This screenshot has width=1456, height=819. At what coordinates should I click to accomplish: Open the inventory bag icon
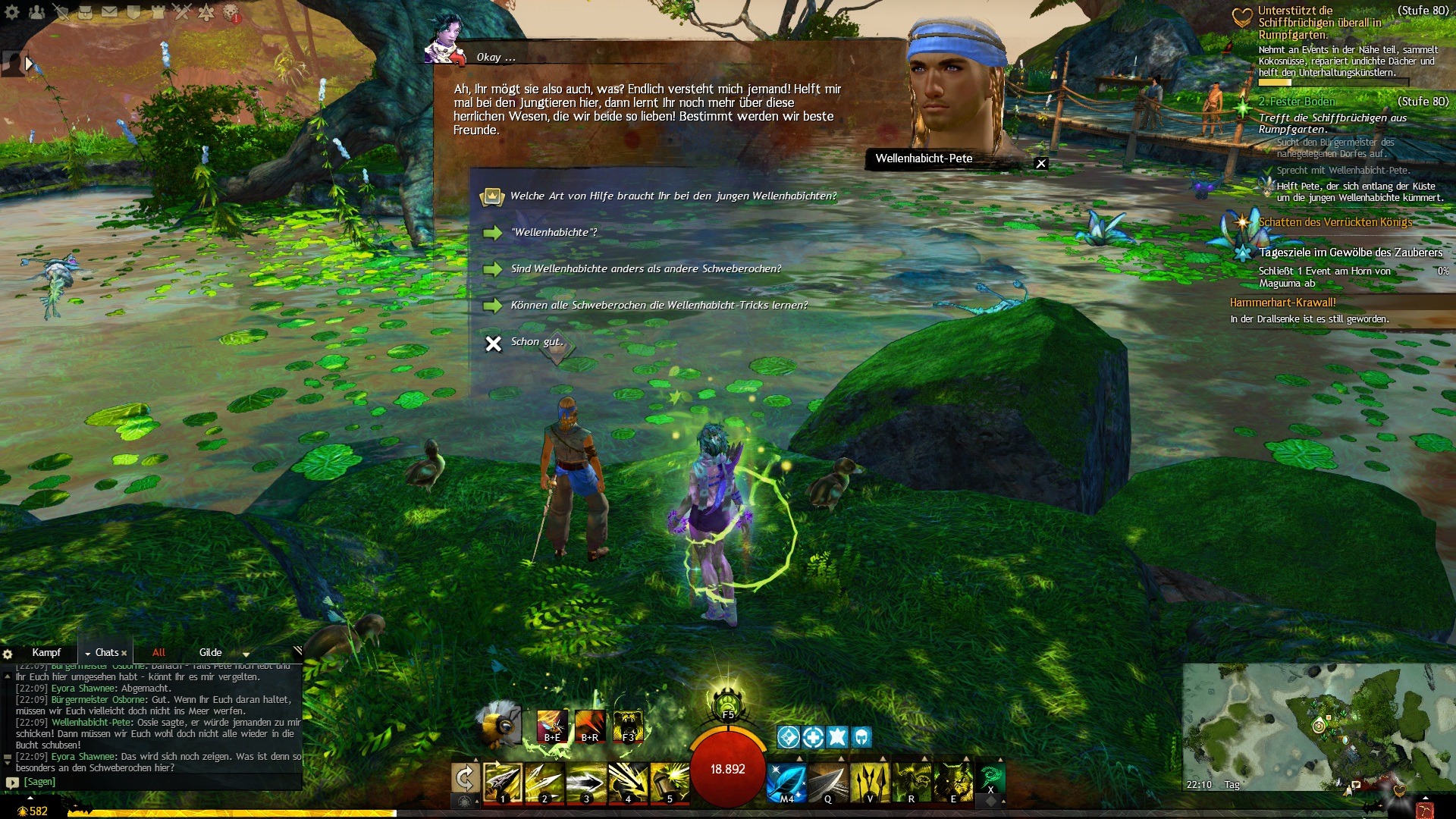[x=86, y=12]
